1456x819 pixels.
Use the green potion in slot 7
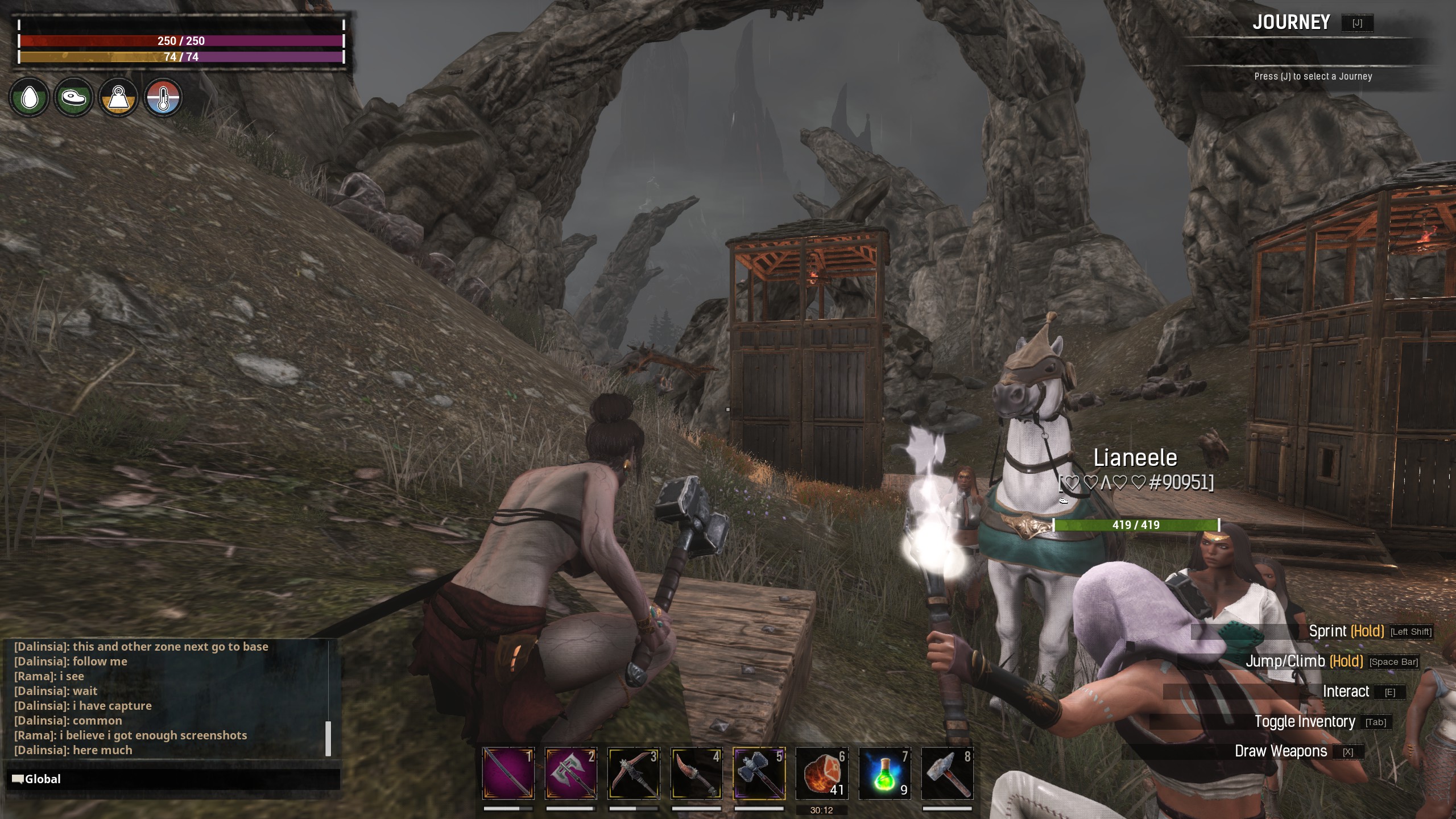coord(884,773)
